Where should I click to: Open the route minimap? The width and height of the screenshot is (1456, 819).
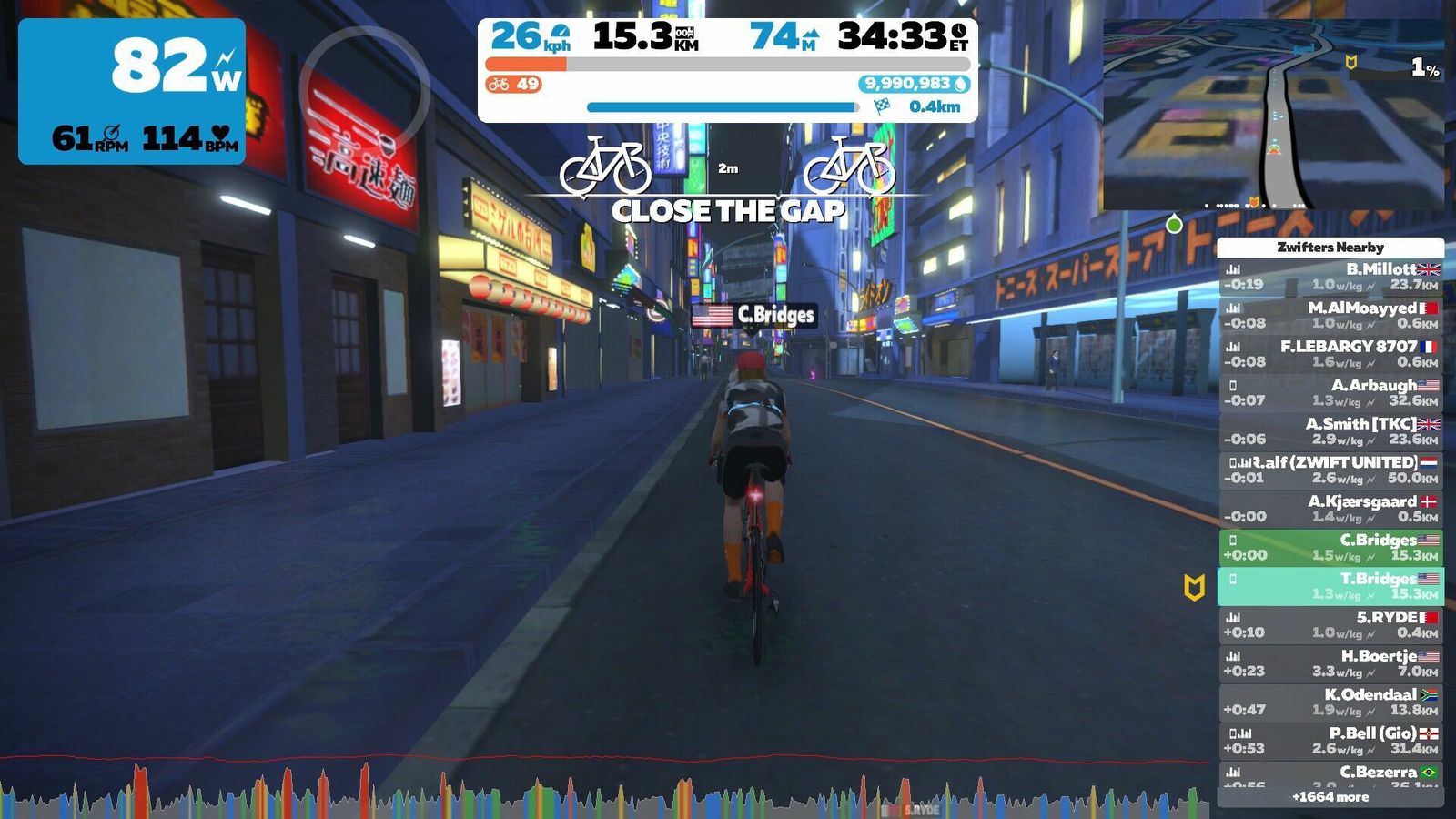click(x=1272, y=115)
